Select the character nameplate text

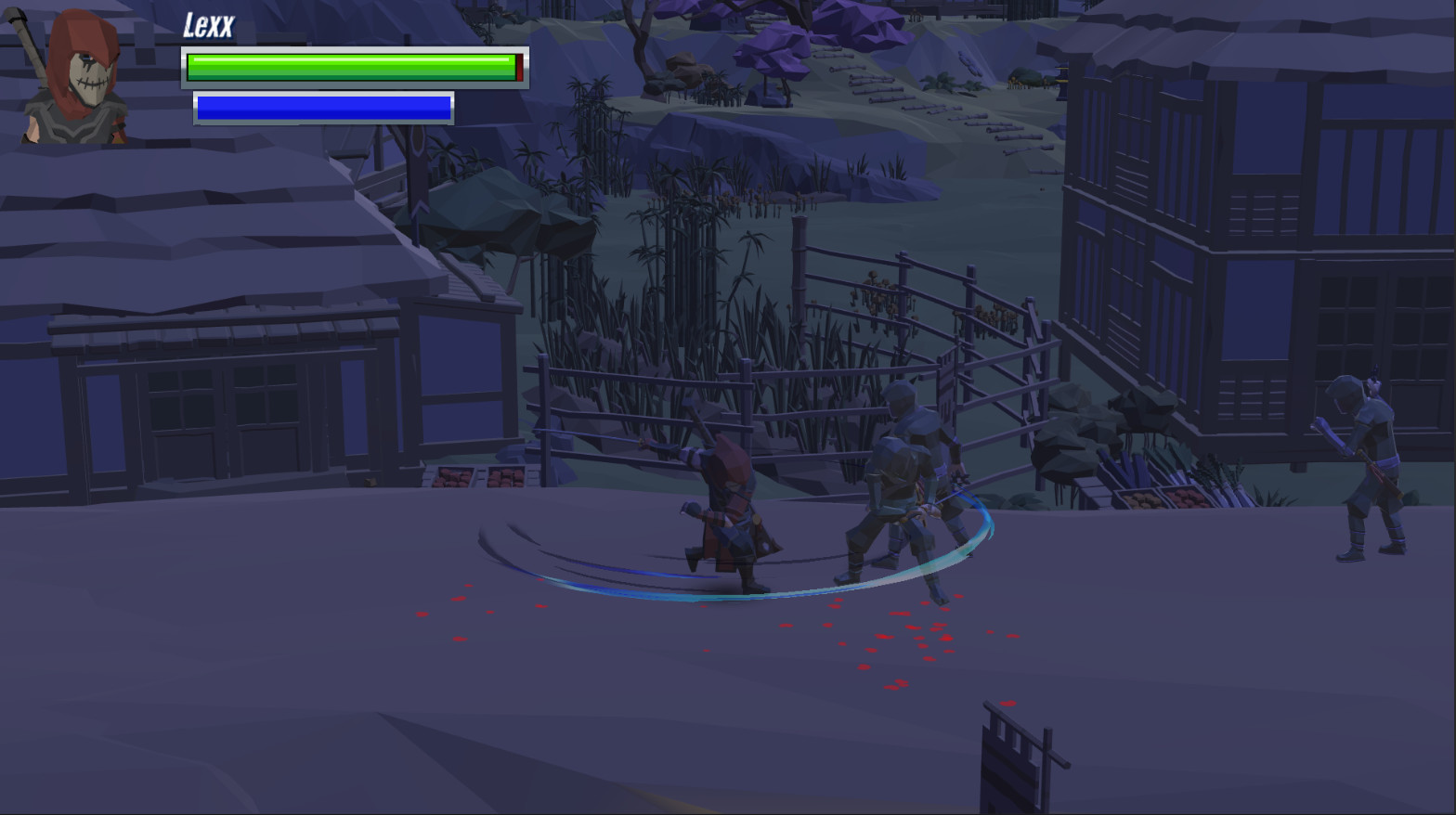(x=208, y=25)
